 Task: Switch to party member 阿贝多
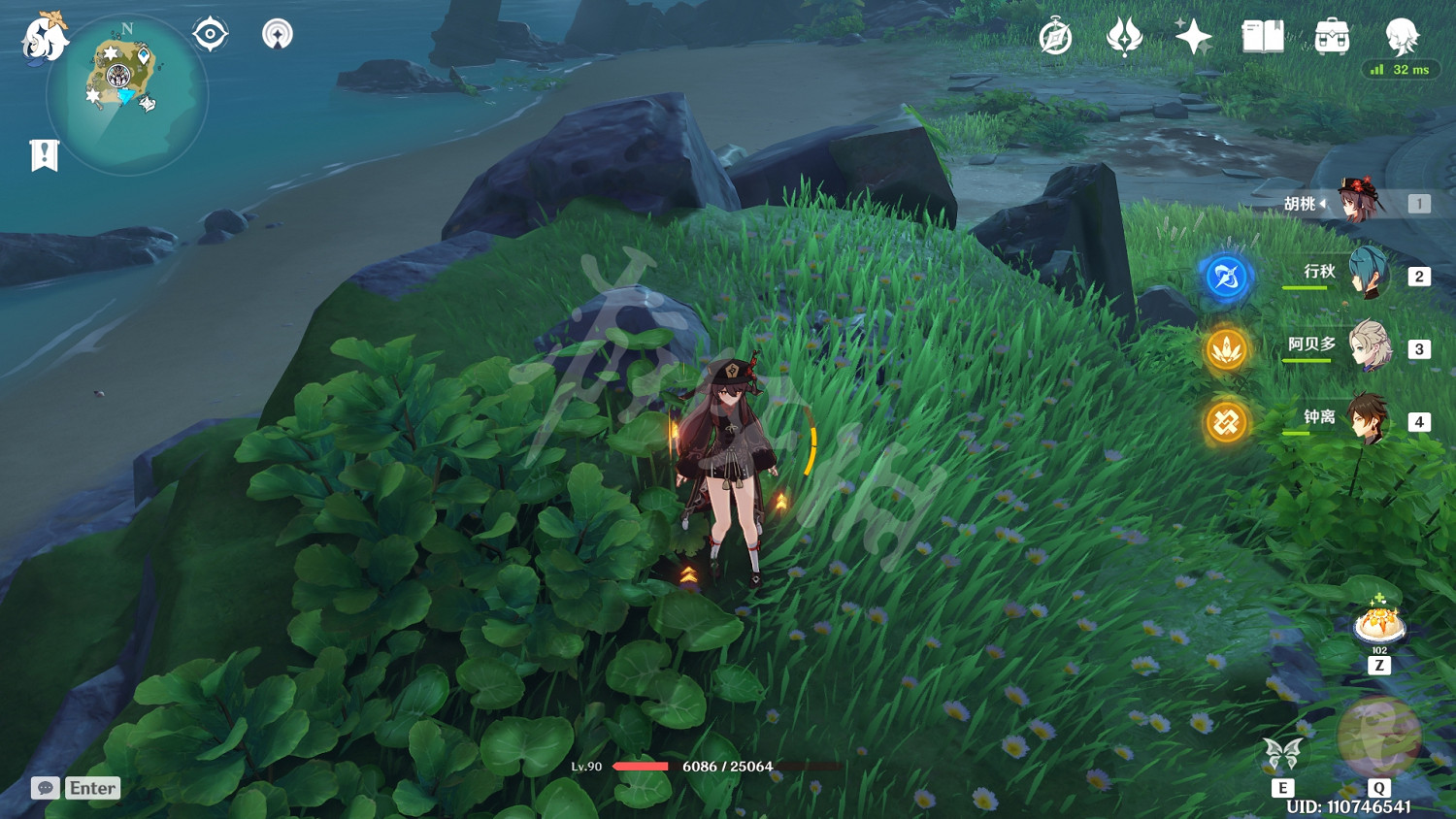1369,347
